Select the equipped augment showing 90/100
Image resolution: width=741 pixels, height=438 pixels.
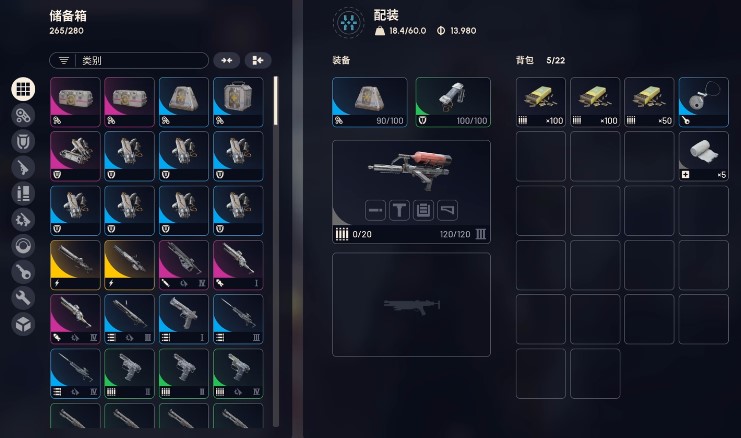tap(370, 102)
